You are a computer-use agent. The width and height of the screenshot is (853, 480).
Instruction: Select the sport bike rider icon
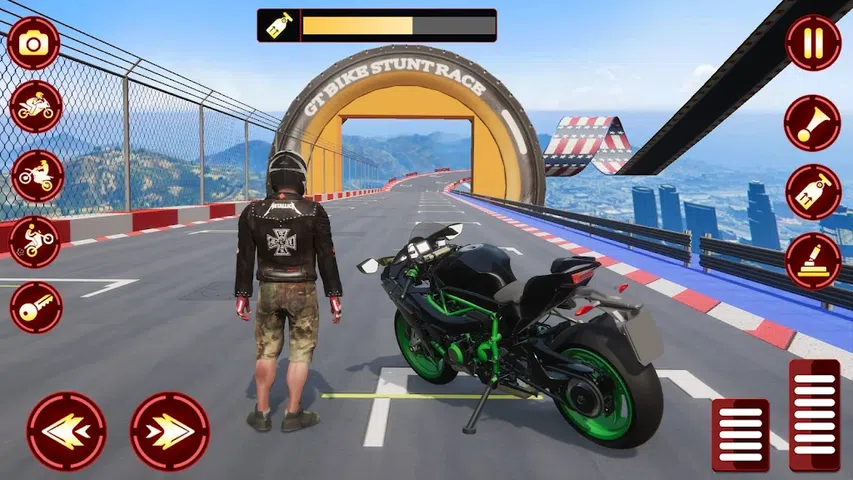36,107
